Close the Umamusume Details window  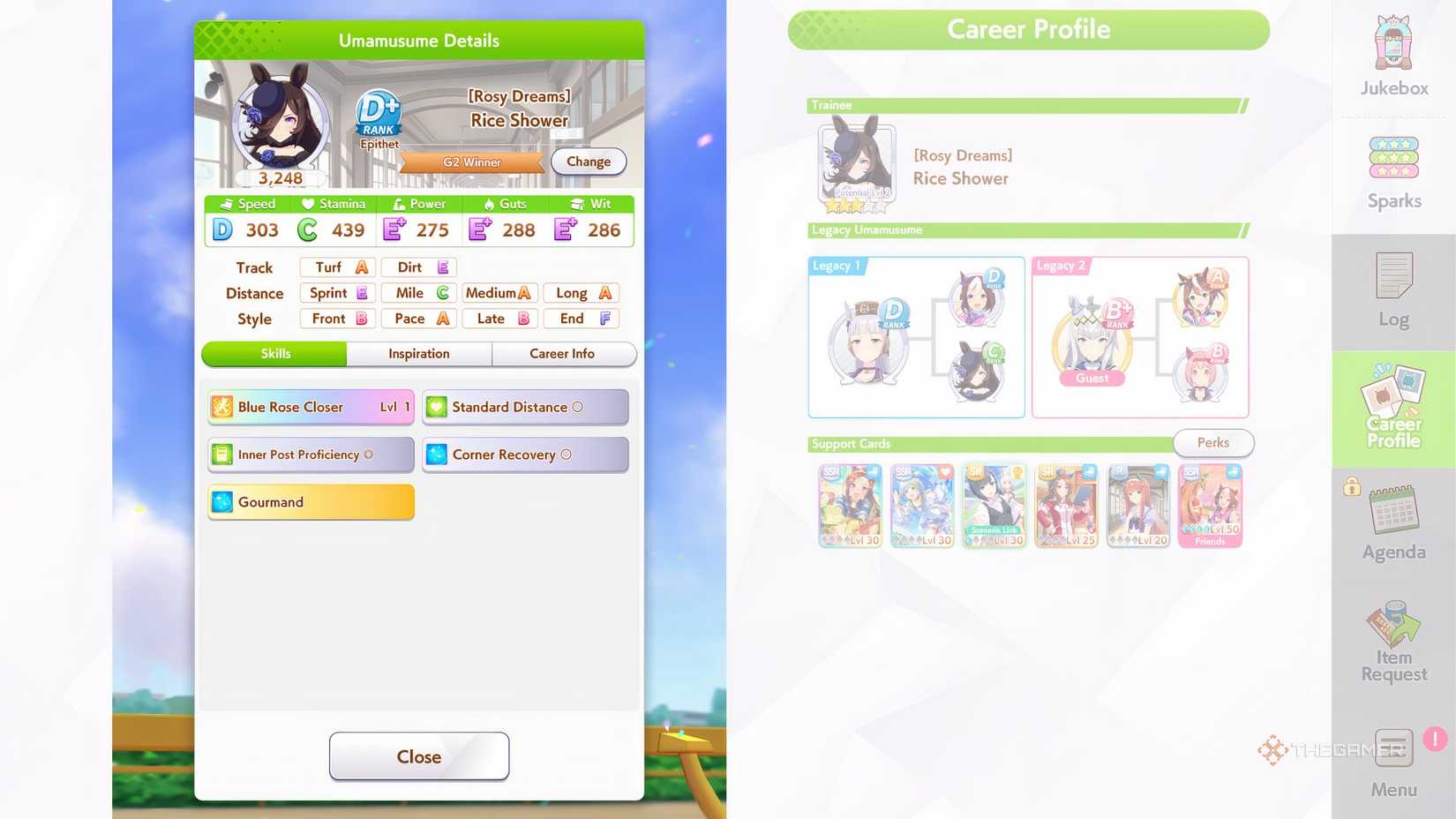pos(418,756)
